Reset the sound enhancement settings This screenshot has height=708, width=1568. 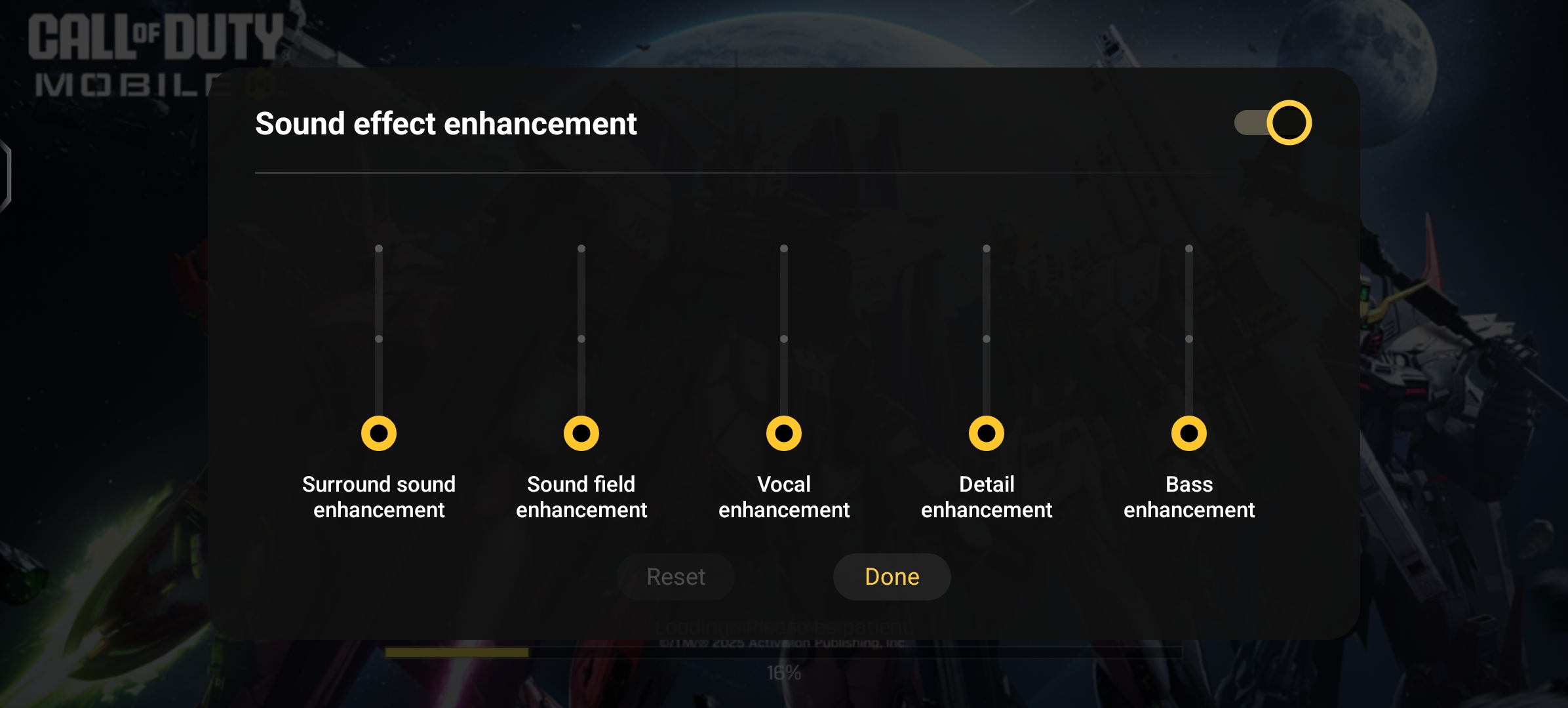tap(676, 577)
